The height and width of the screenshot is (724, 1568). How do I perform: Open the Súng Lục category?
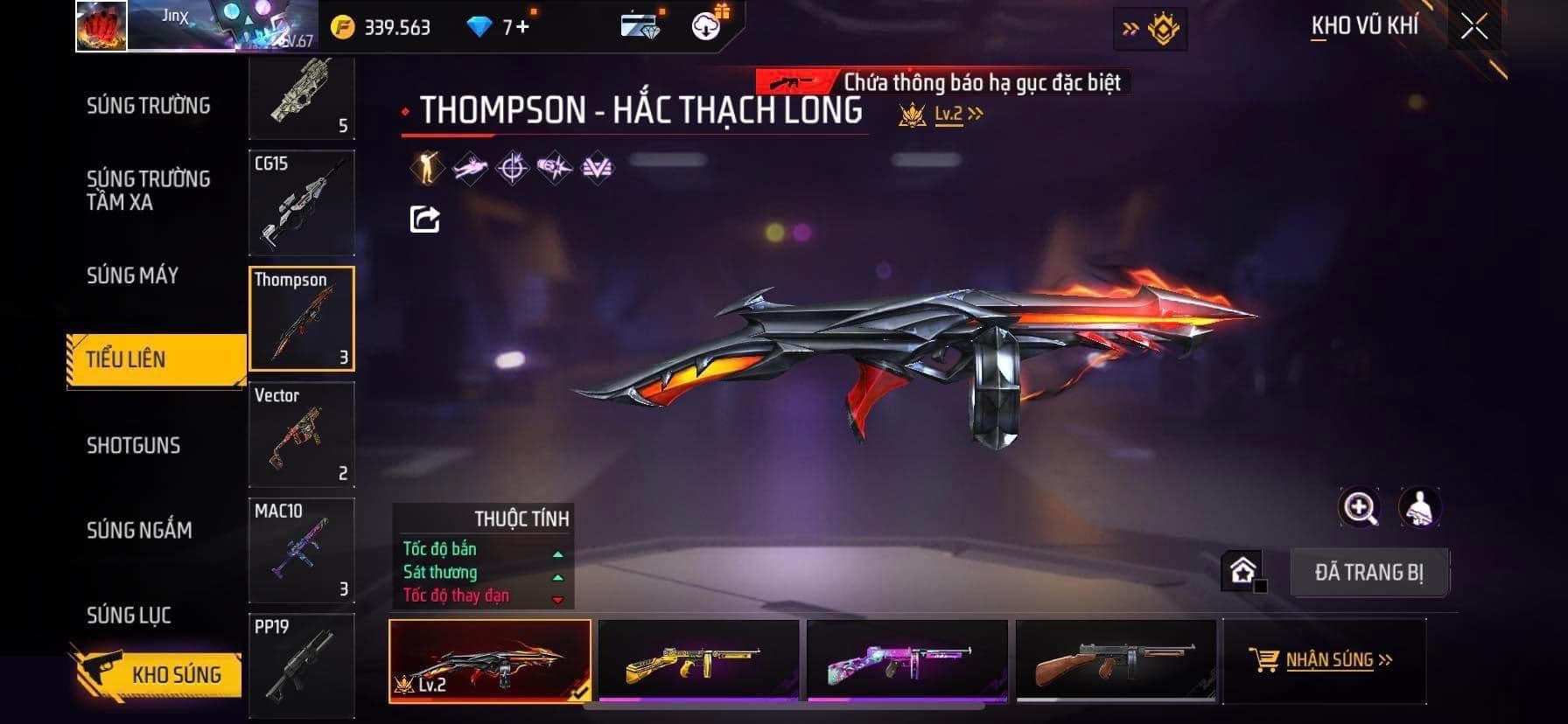(x=129, y=615)
